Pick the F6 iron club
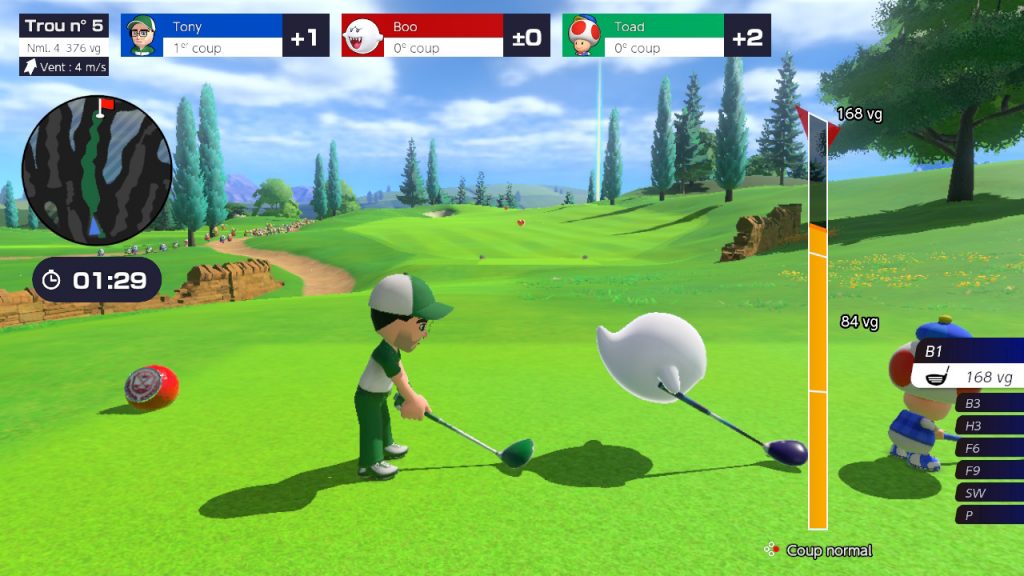 pyautogui.click(x=989, y=448)
